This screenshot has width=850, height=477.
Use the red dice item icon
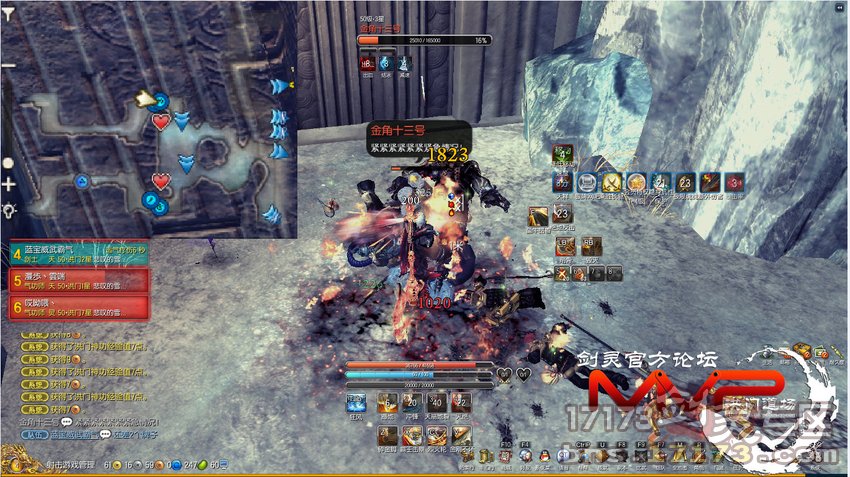735,182
